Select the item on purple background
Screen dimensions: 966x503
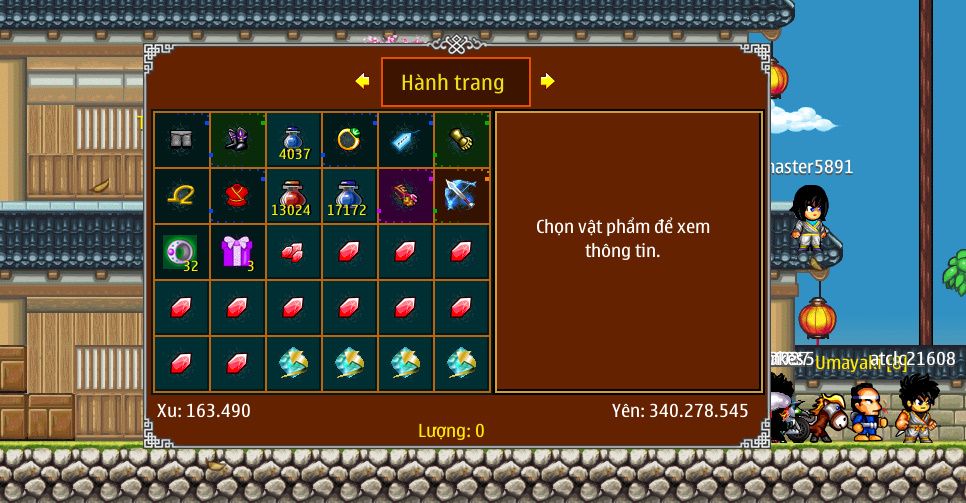click(405, 196)
